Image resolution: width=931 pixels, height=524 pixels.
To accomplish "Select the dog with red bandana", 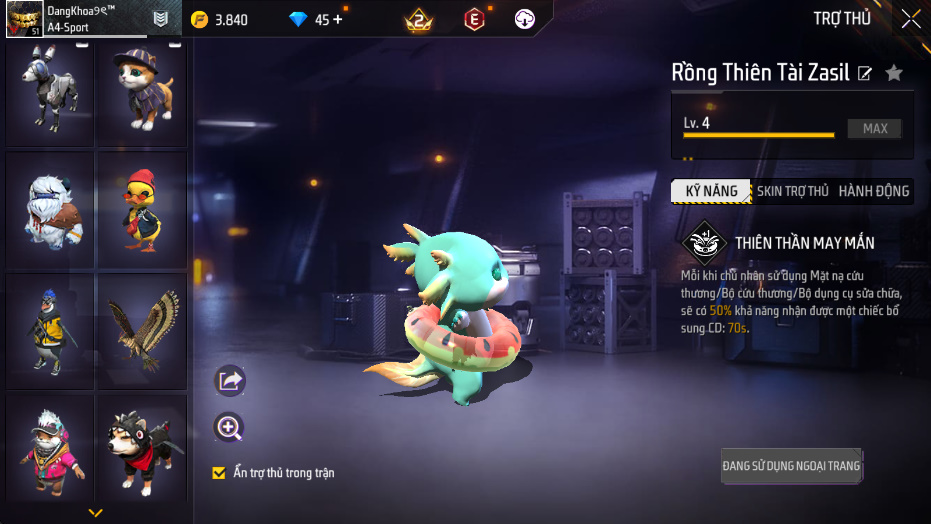I will pos(141,453).
